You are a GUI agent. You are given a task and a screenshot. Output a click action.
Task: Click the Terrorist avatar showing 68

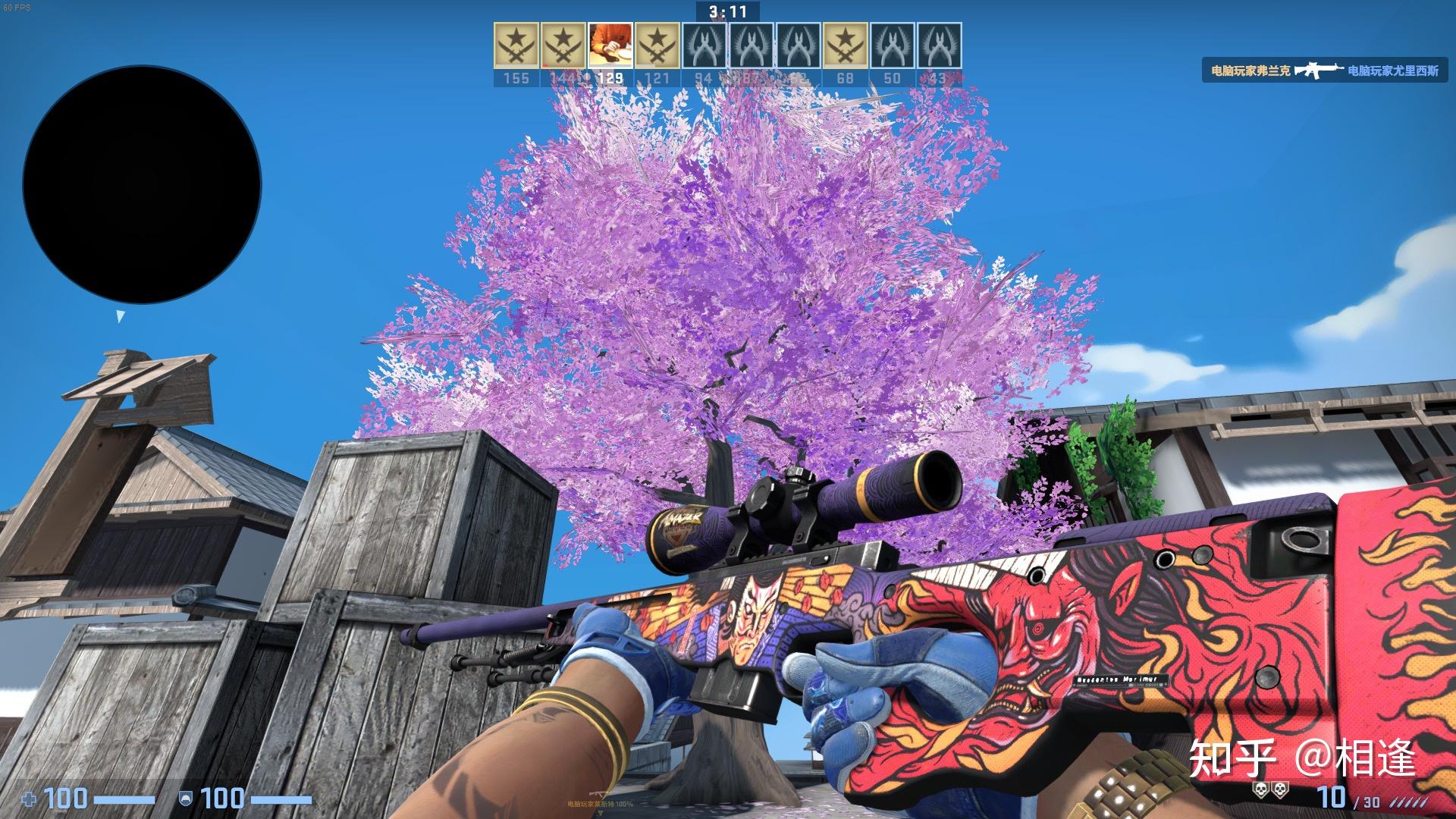pos(847,45)
